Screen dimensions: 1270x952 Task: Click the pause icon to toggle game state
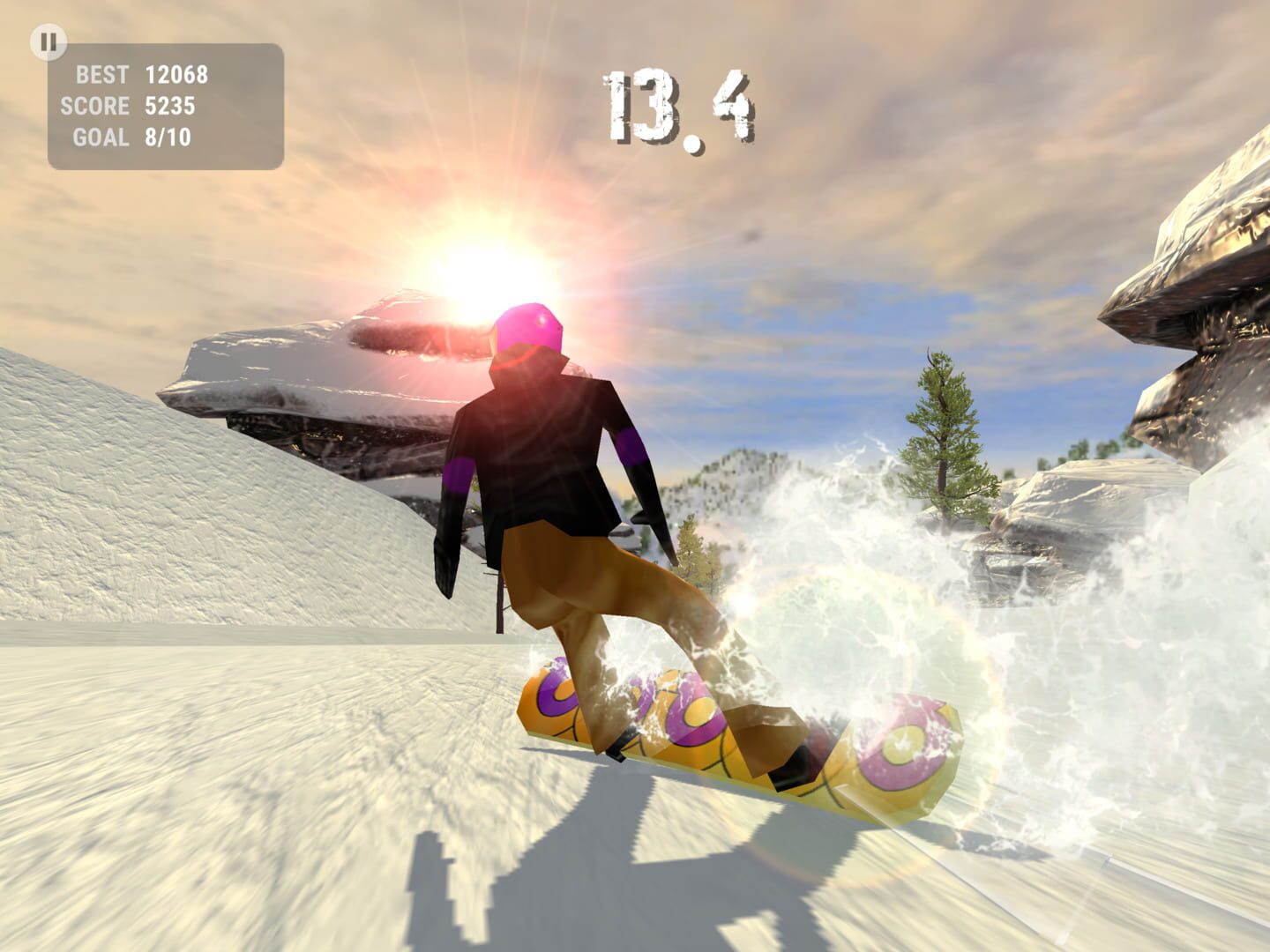[49, 41]
